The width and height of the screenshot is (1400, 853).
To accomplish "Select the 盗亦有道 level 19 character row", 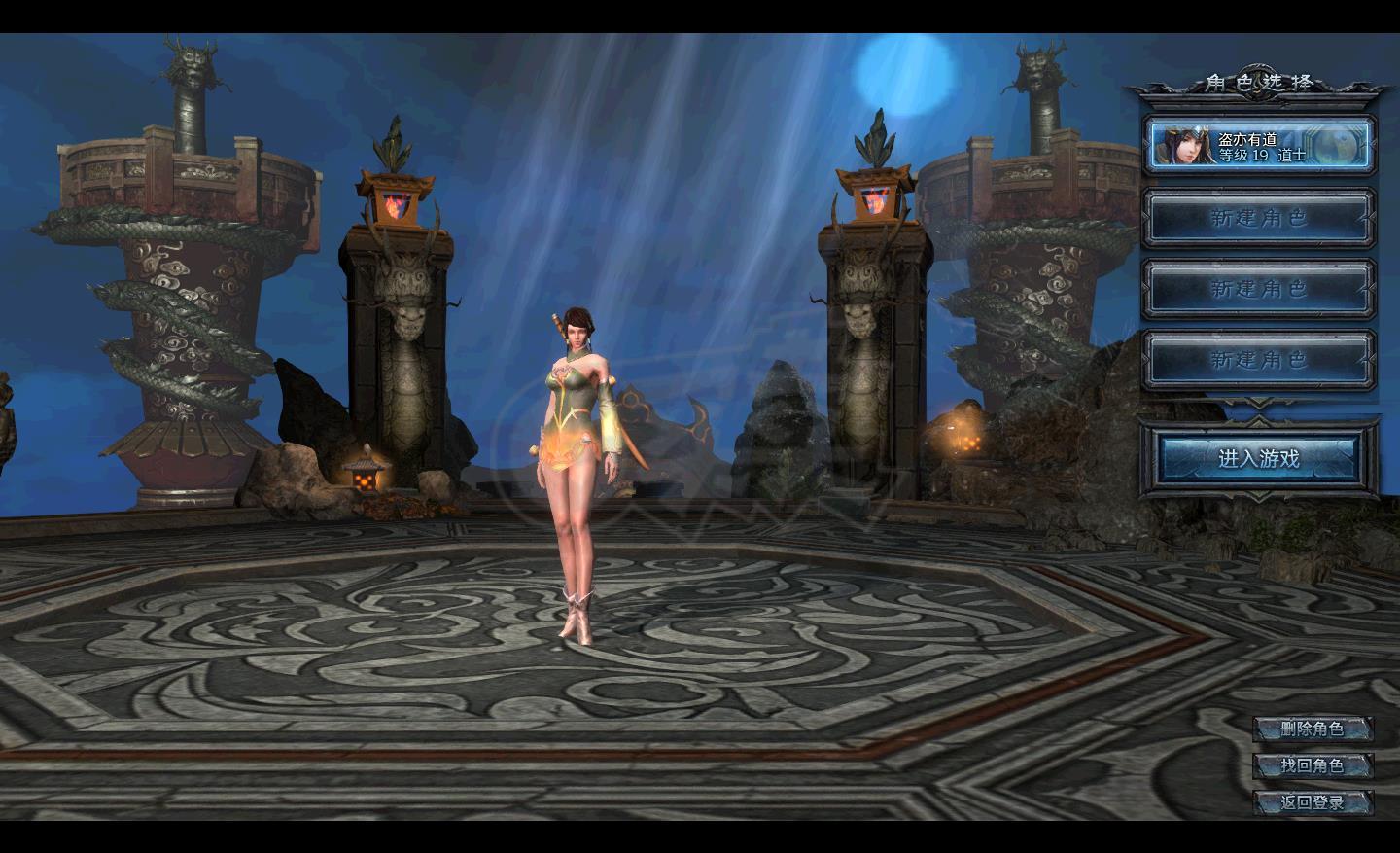I will coord(1259,146).
